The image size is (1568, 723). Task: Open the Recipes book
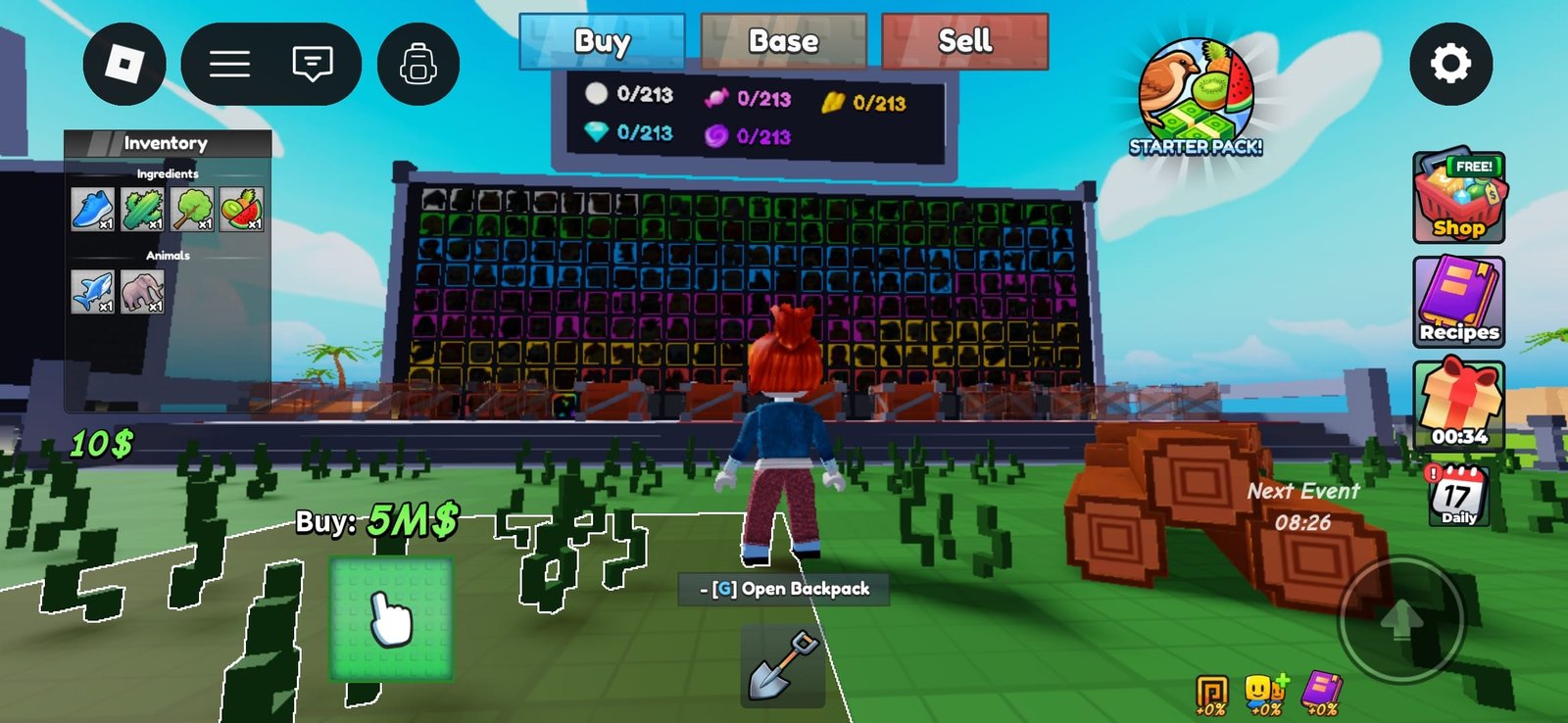(x=1458, y=302)
